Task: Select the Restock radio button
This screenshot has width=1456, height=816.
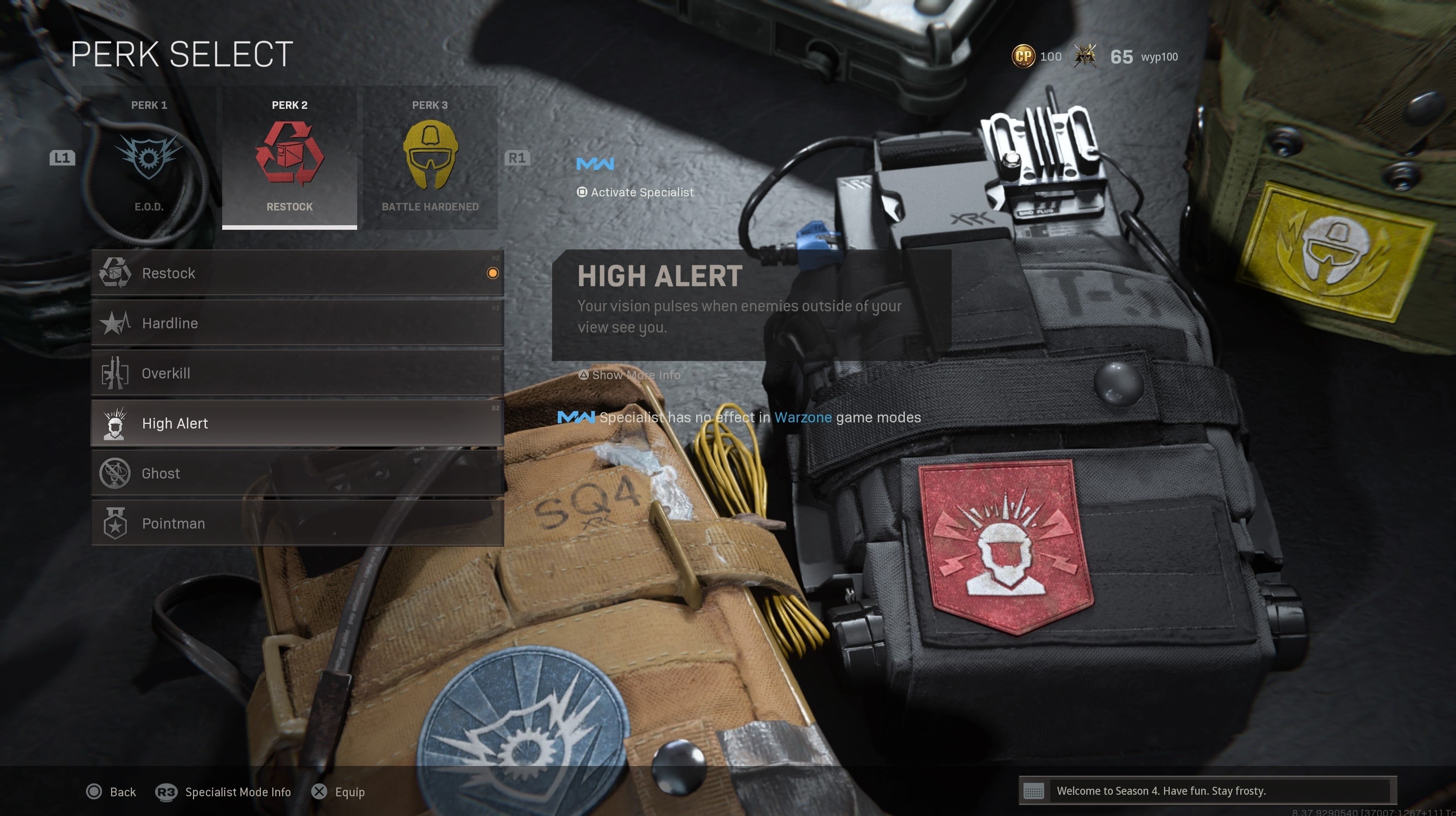Action: pos(492,273)
